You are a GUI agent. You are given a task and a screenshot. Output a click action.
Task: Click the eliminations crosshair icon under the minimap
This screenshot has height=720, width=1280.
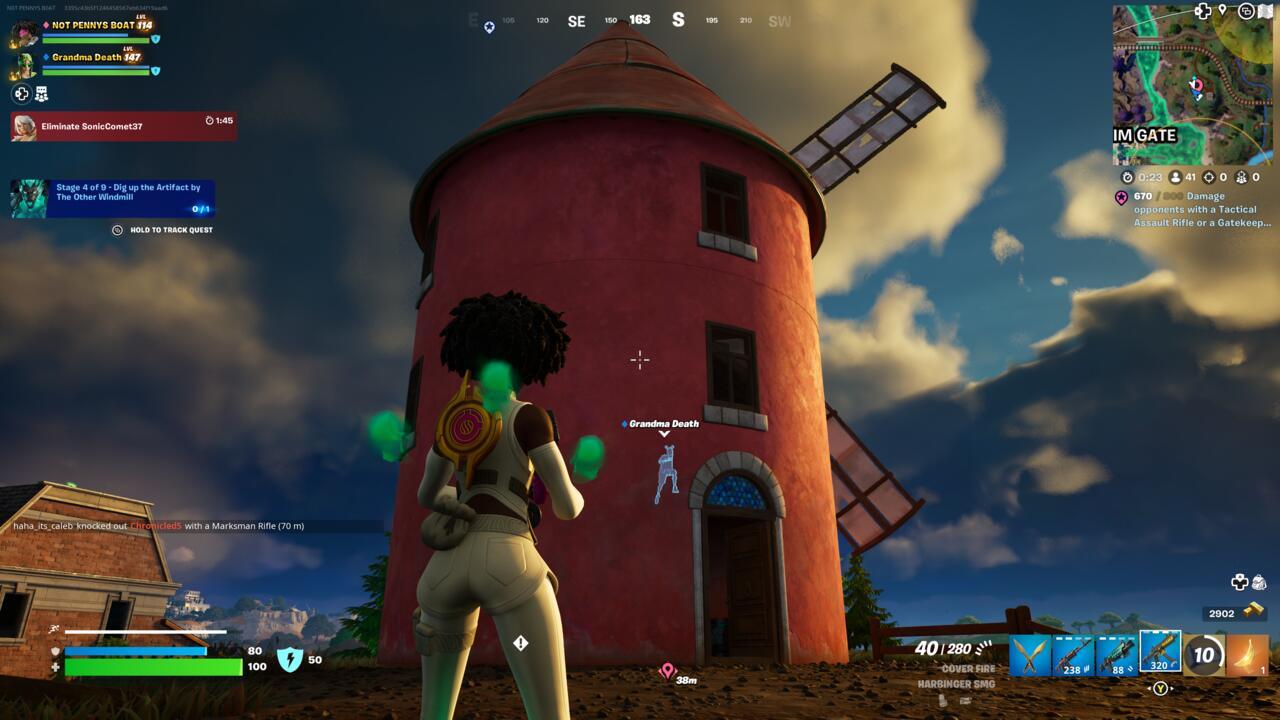pos(1206,177)
